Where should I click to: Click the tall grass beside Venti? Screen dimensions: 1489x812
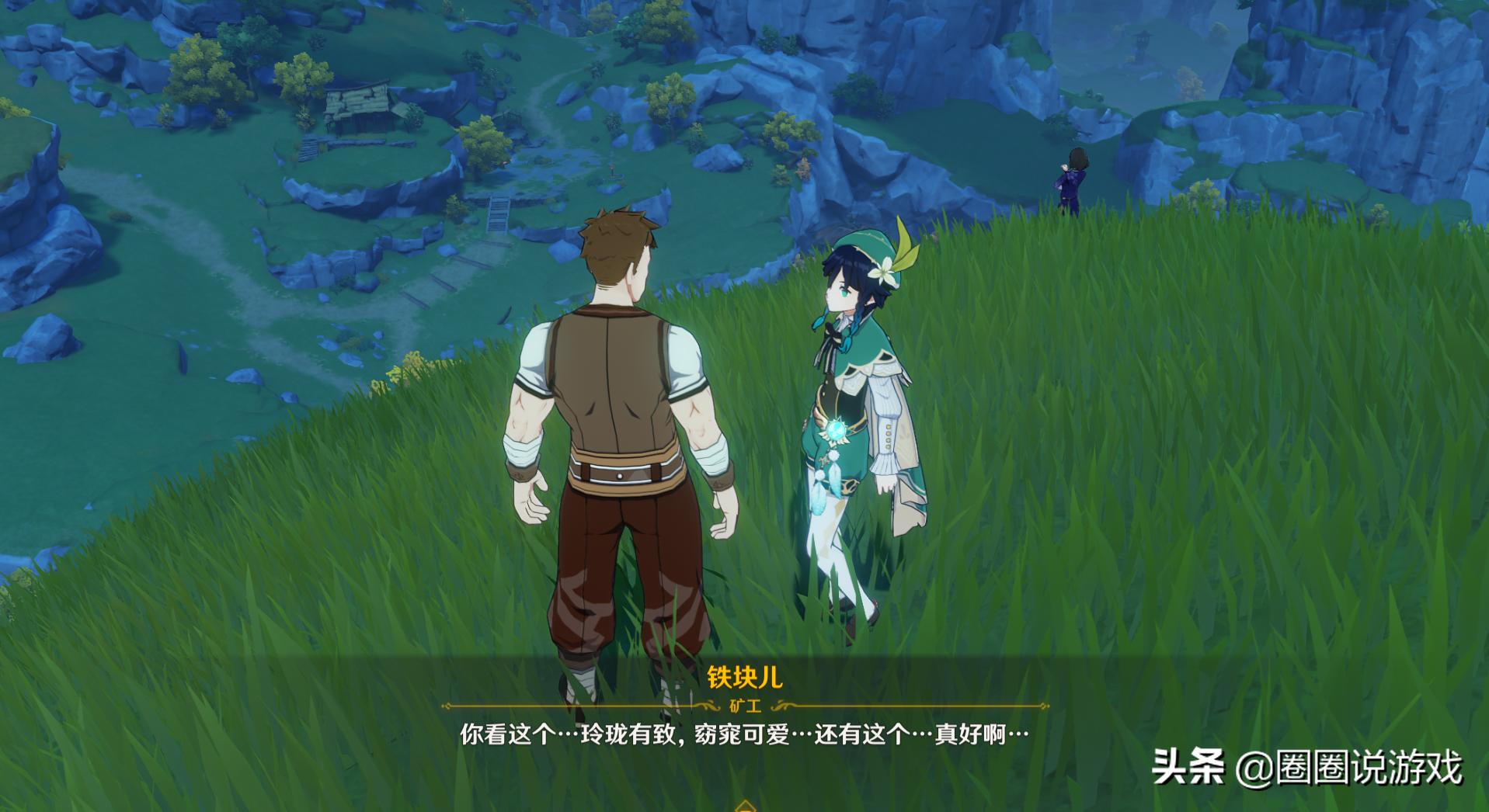pyautogui.click(x=1010, y=505)
